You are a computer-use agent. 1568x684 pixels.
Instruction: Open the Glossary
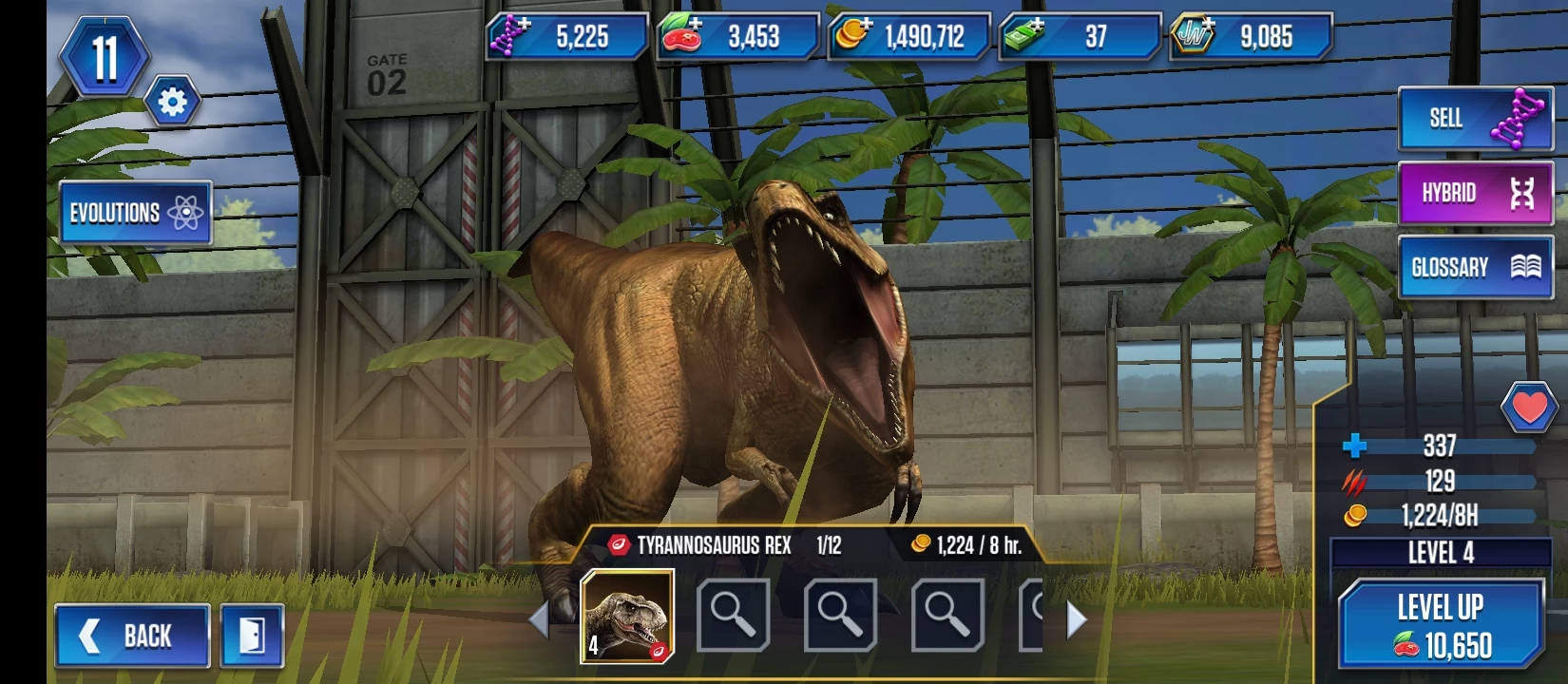pos(1473,267)
